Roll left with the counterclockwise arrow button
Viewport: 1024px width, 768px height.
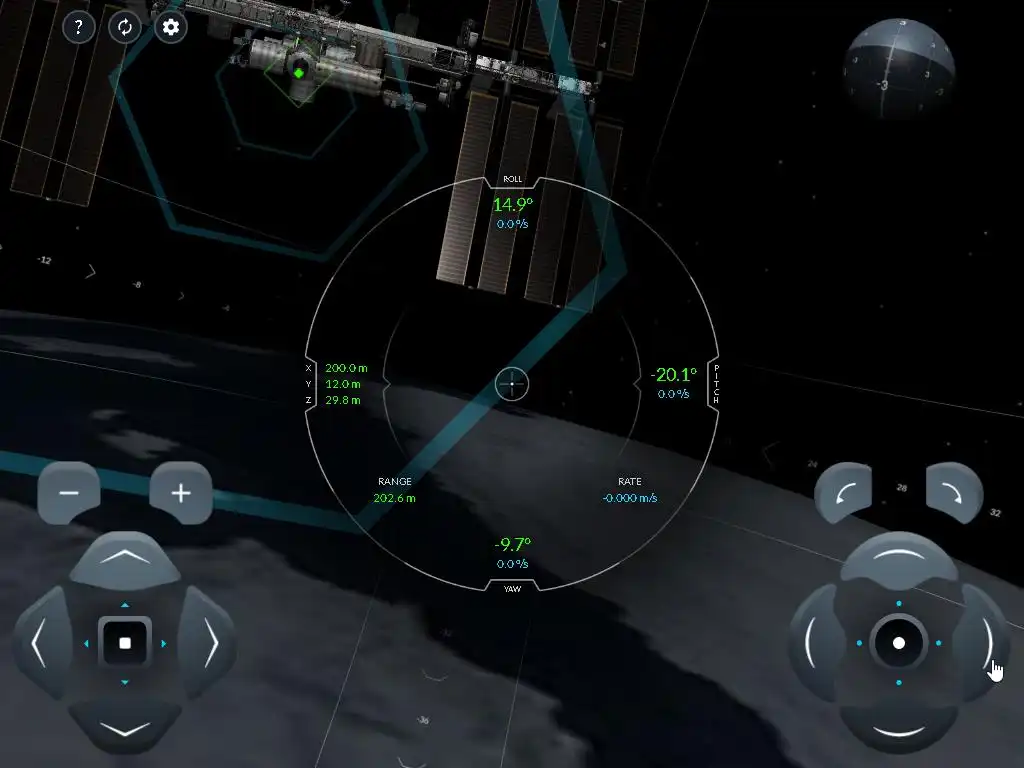(x=843, y=491)
